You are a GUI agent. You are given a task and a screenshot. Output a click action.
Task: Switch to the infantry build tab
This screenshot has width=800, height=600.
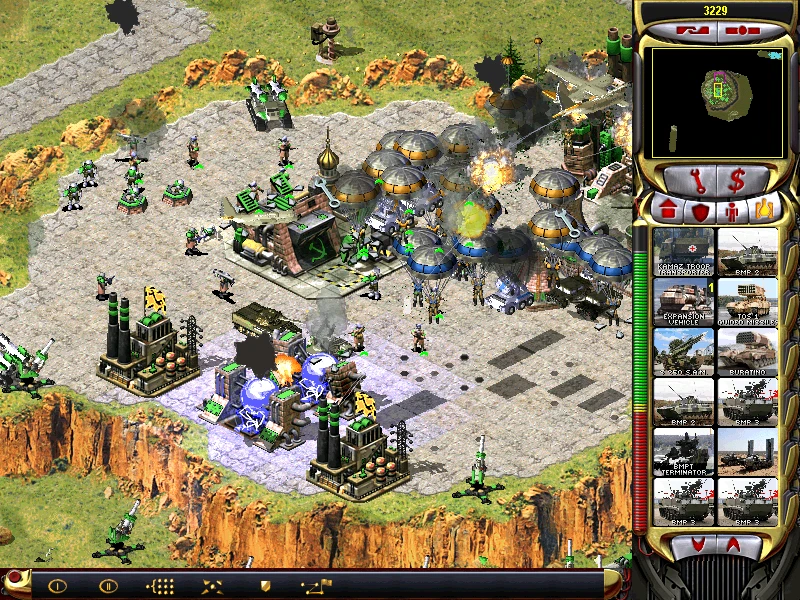[732, 211]
